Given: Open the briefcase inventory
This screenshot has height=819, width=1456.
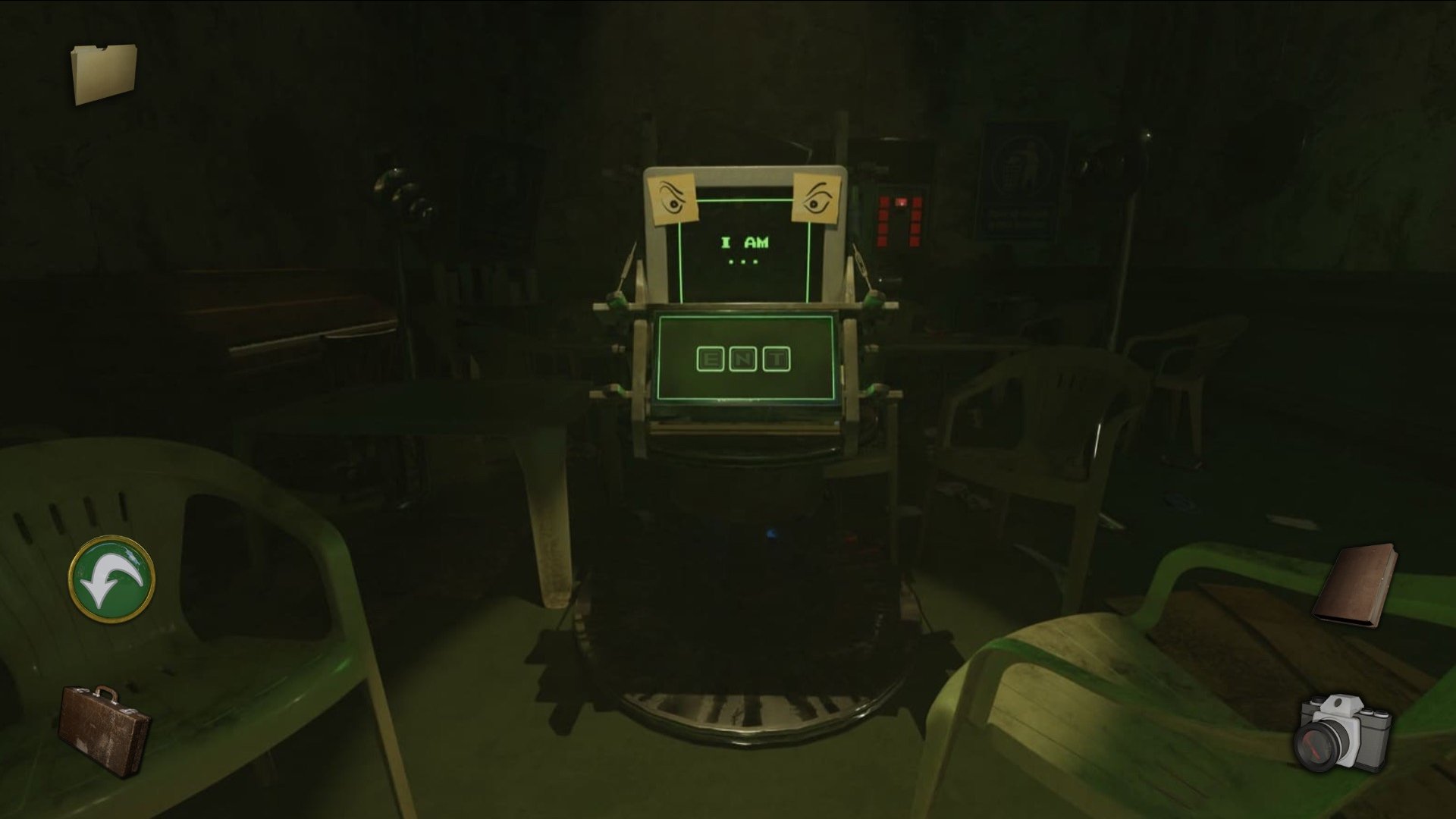Looking at the screenshot, I should coord(104,730).
